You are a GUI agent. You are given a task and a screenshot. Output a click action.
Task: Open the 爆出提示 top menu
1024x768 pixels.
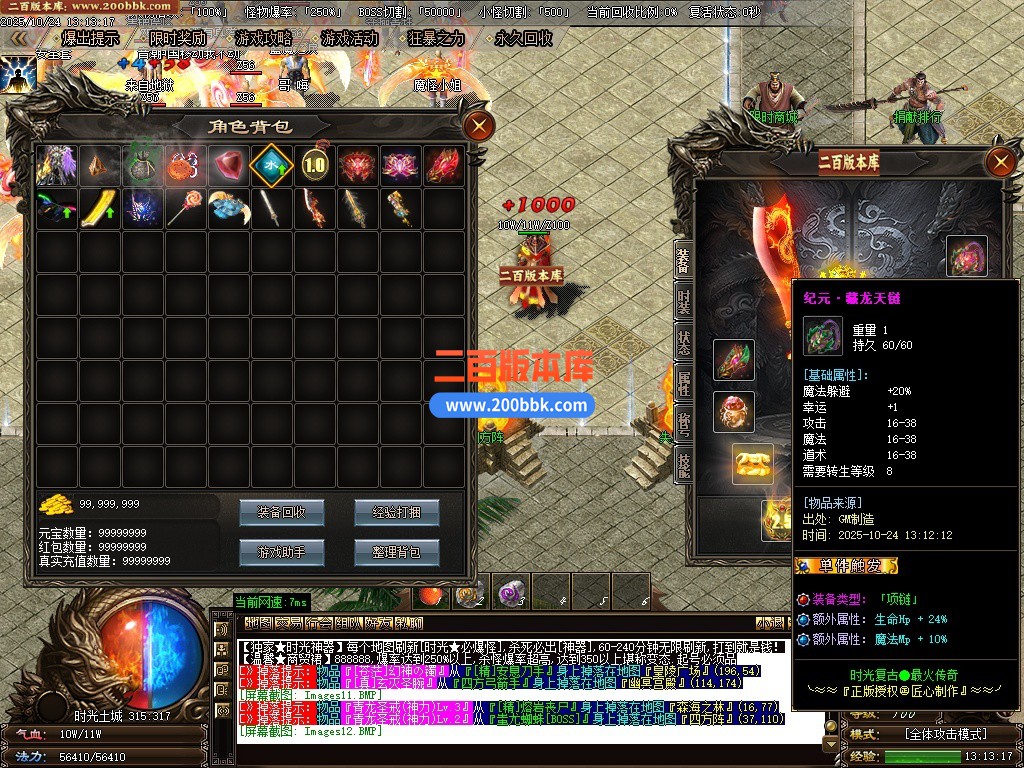click(90, 39)
